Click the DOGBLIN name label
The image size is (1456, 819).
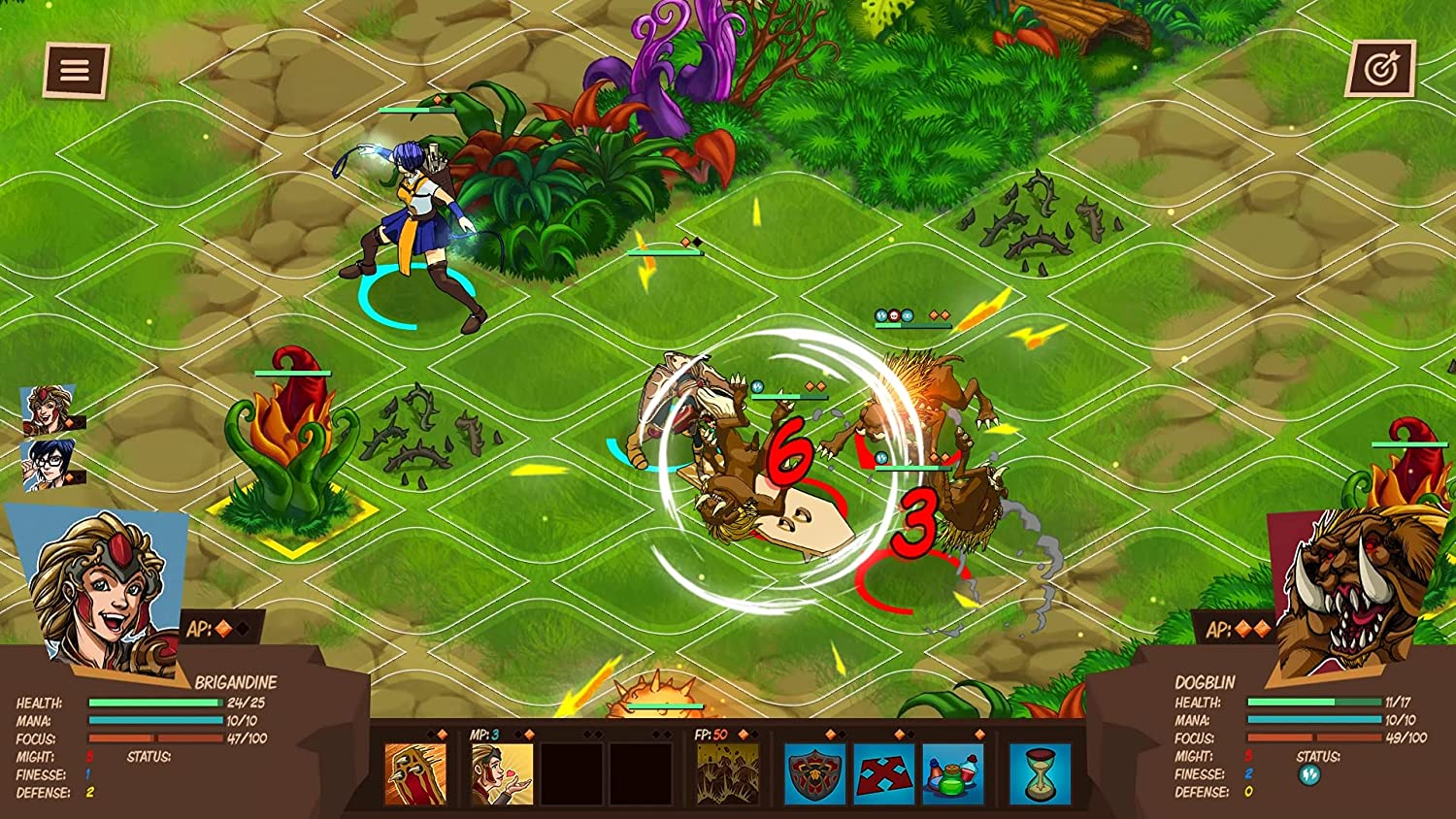pos(1207,682)
